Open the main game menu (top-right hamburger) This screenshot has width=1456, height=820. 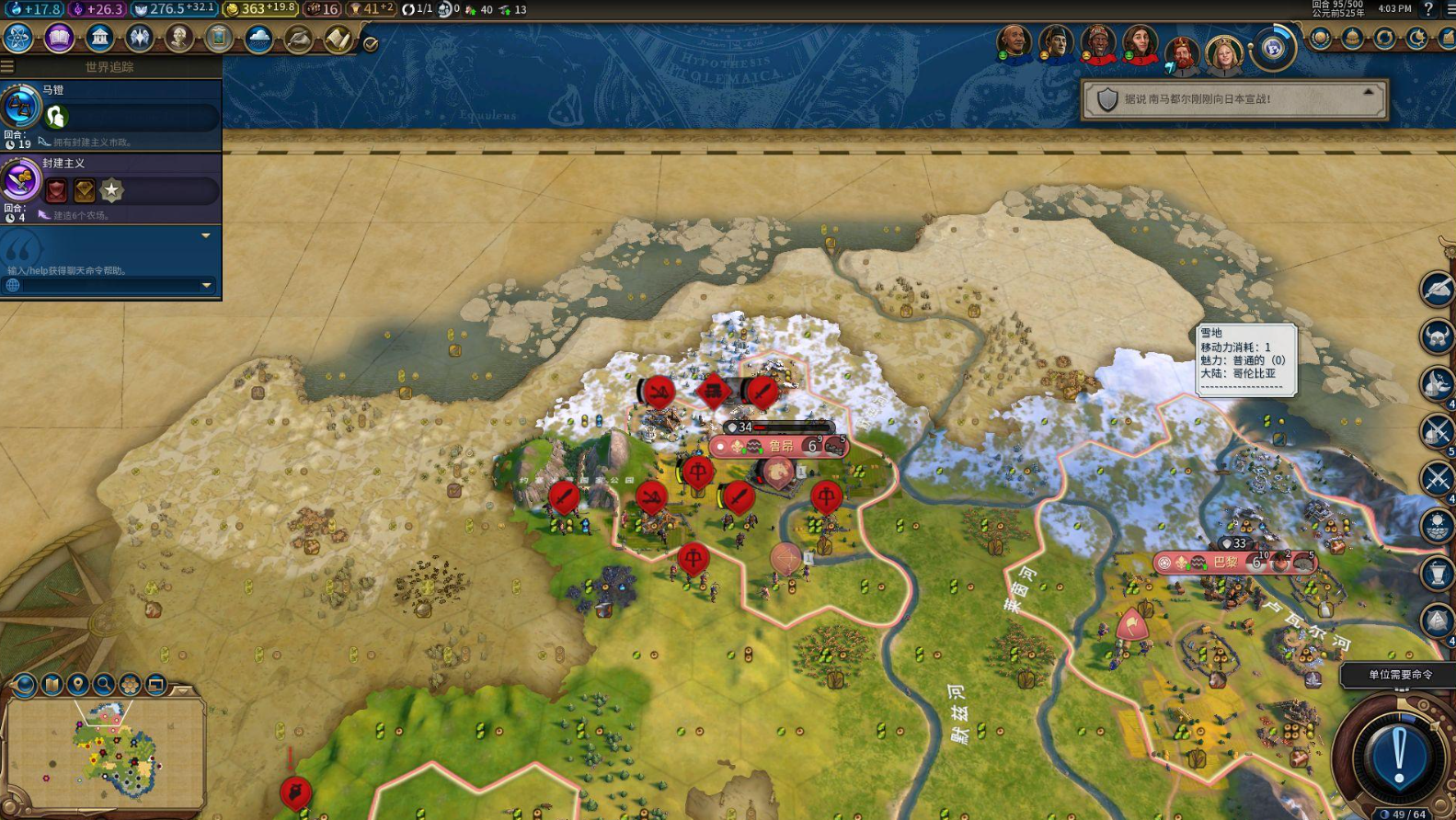pyautogui.click(x=1450, y=9)
